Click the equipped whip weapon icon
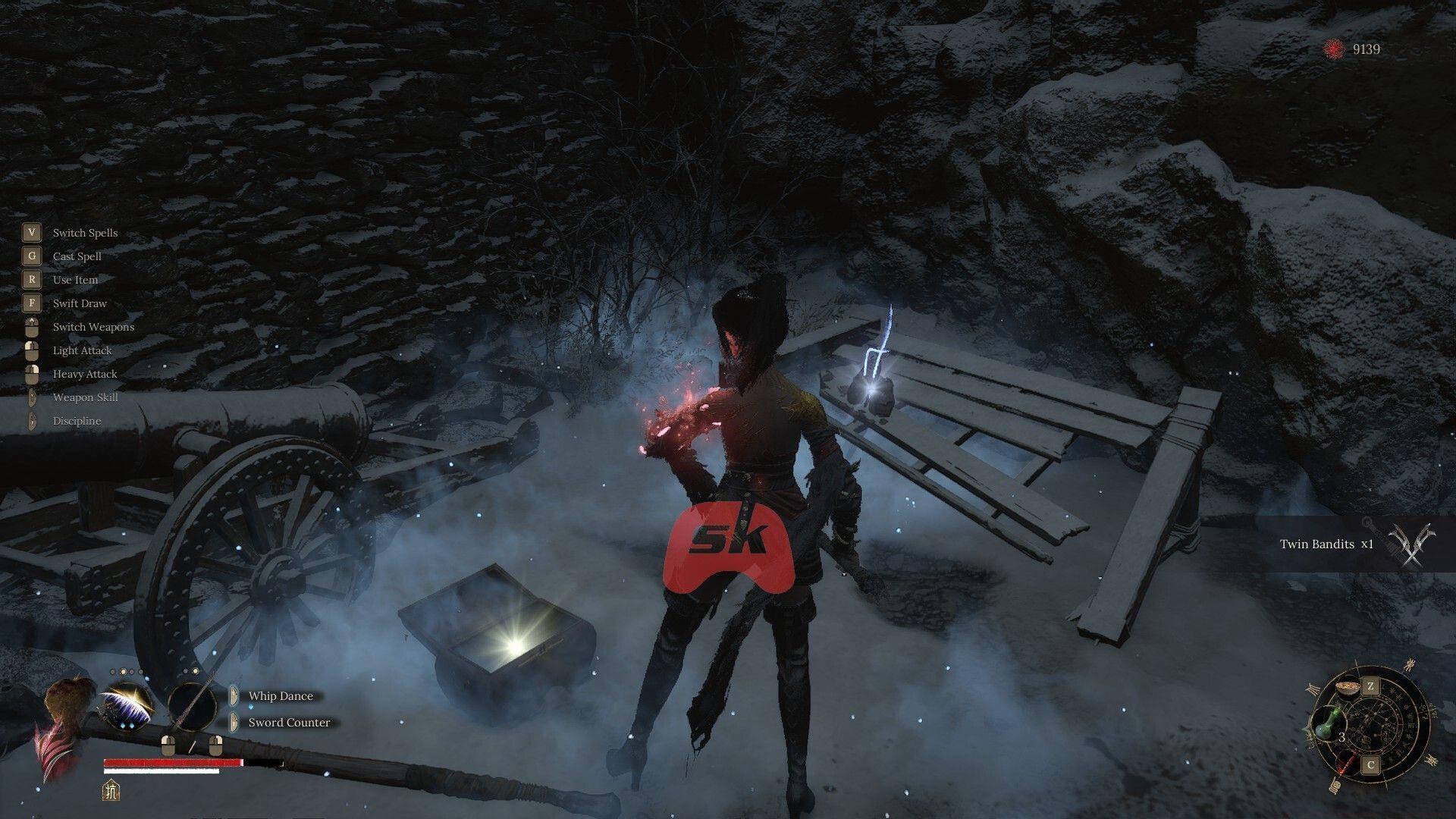This screenshot has width=1456, height=819. [x=127, y=706]
